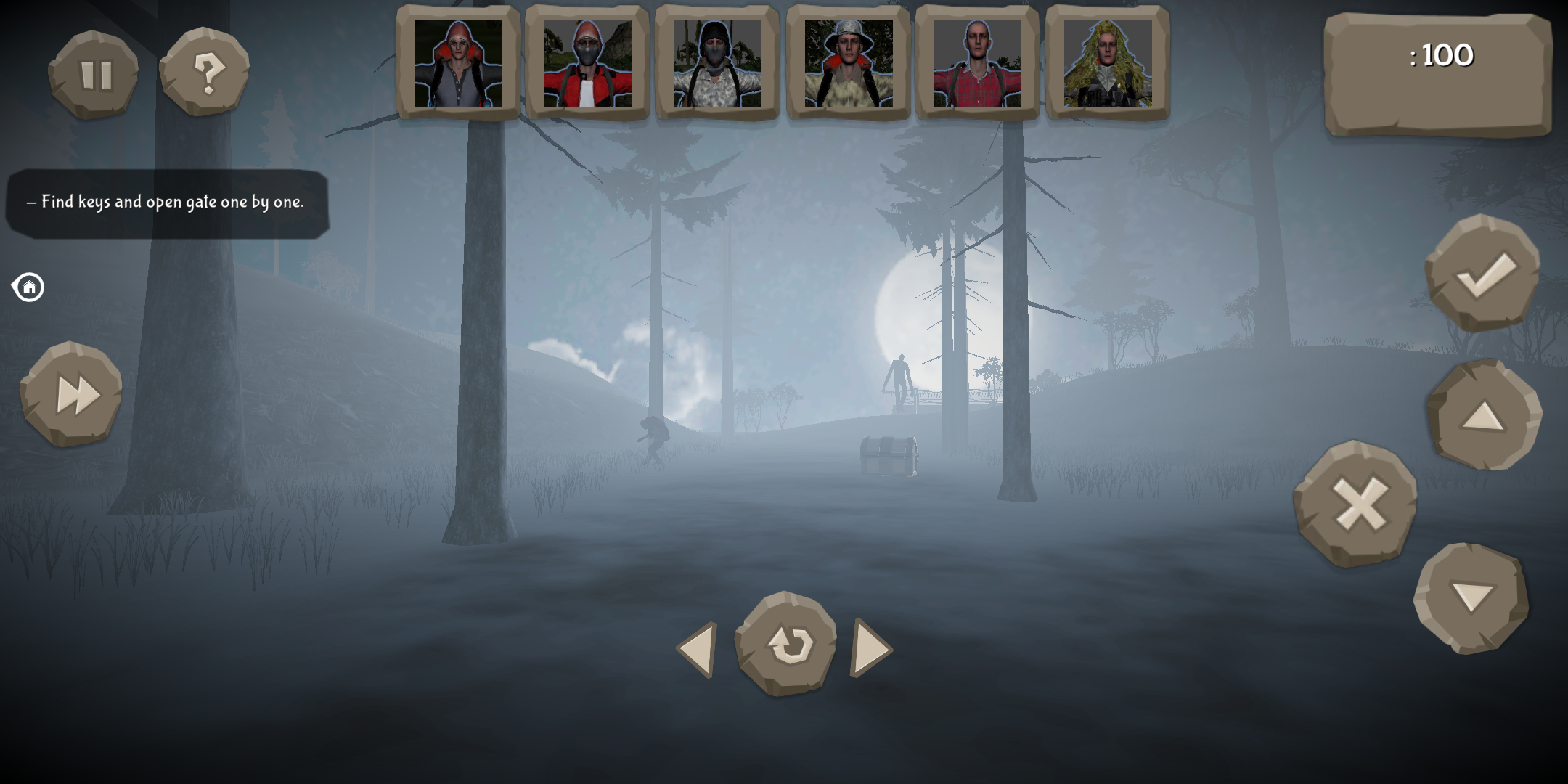Viewport: 1568px width, 784px height.
Task: Select the masked survivor in red jacket
Action: 588,62
